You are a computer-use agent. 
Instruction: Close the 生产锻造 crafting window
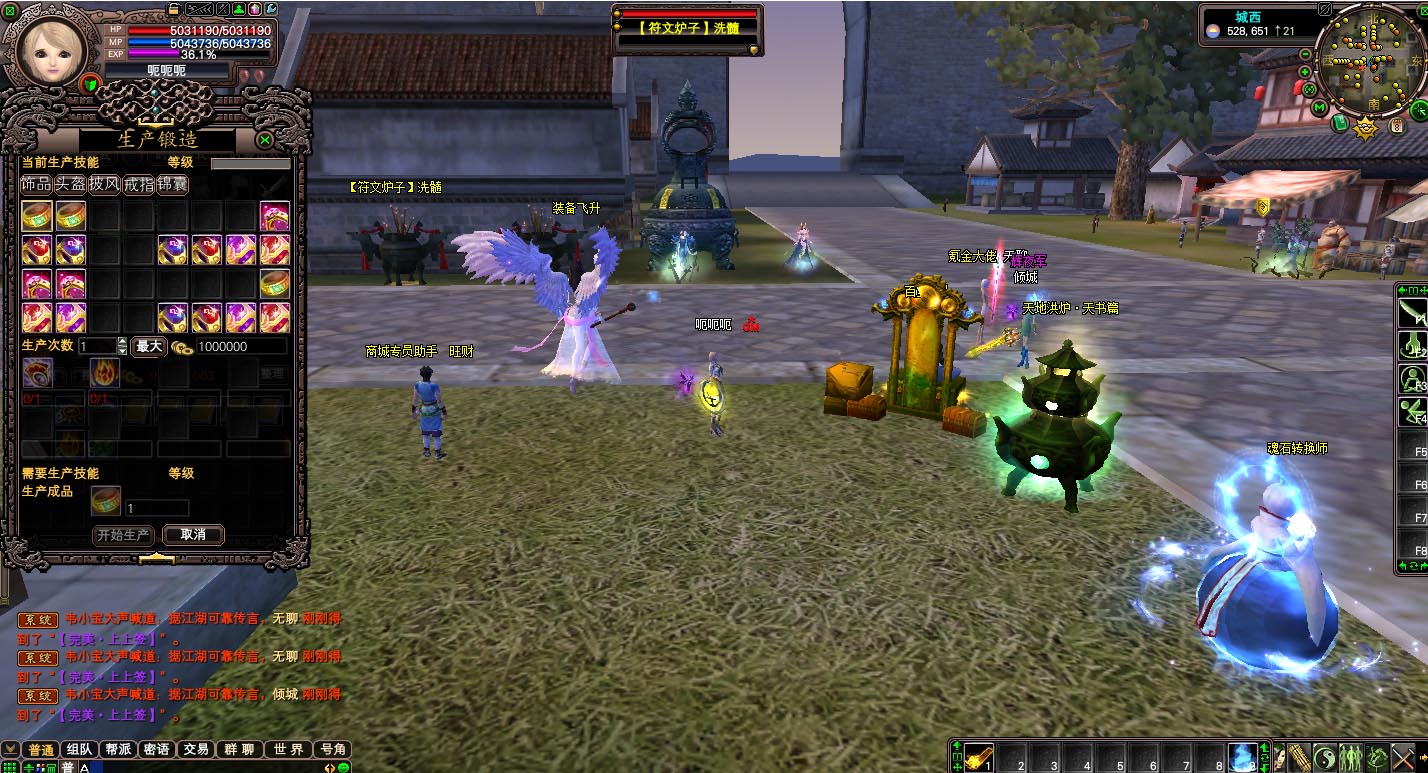265,140
